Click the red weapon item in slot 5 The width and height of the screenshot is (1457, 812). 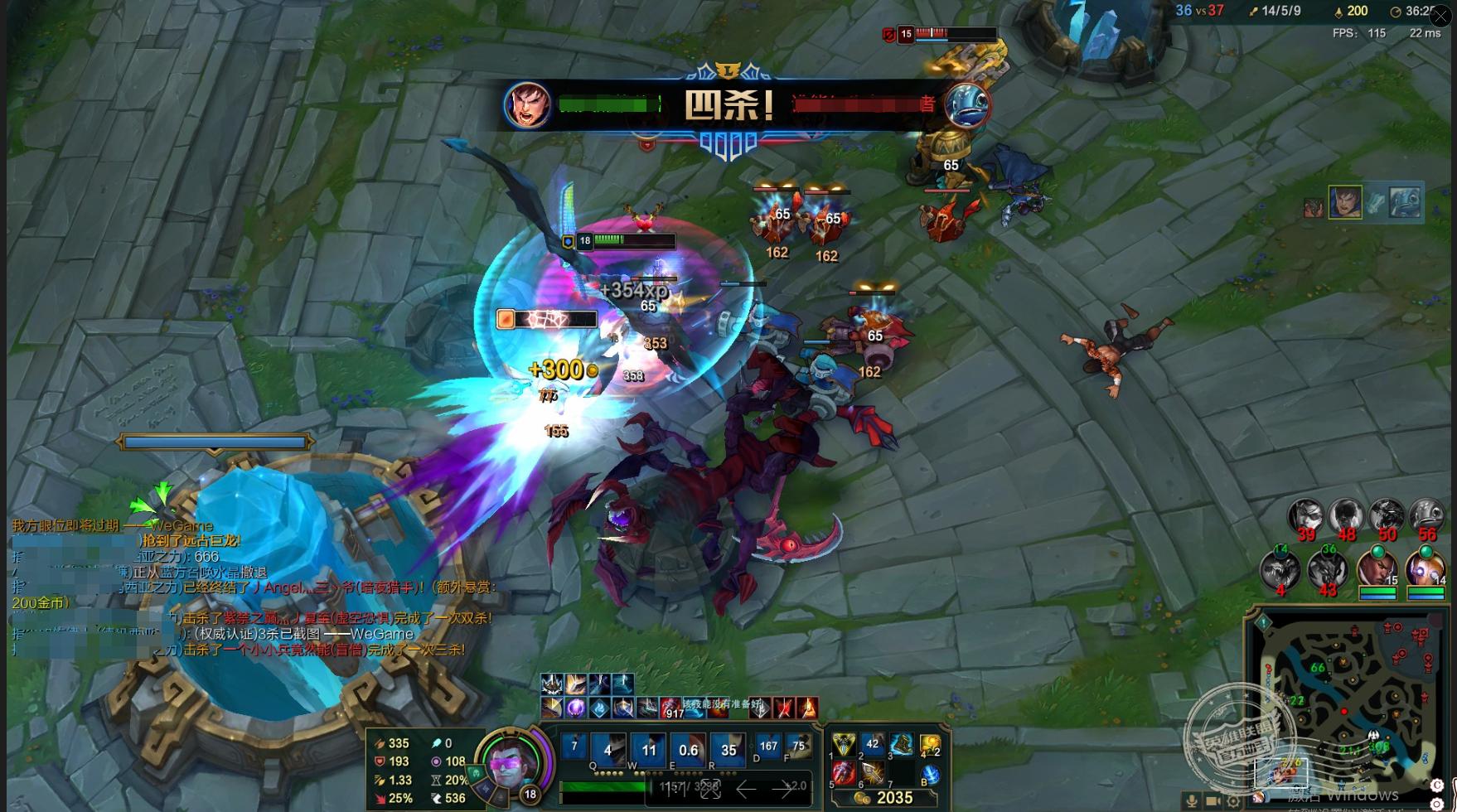[x=844, y=773]
